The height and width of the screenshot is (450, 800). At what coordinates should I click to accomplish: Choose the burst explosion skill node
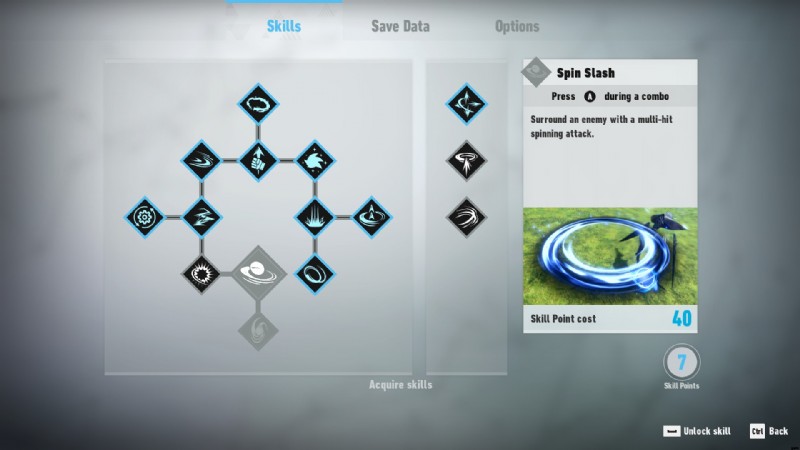pos(202,271)
